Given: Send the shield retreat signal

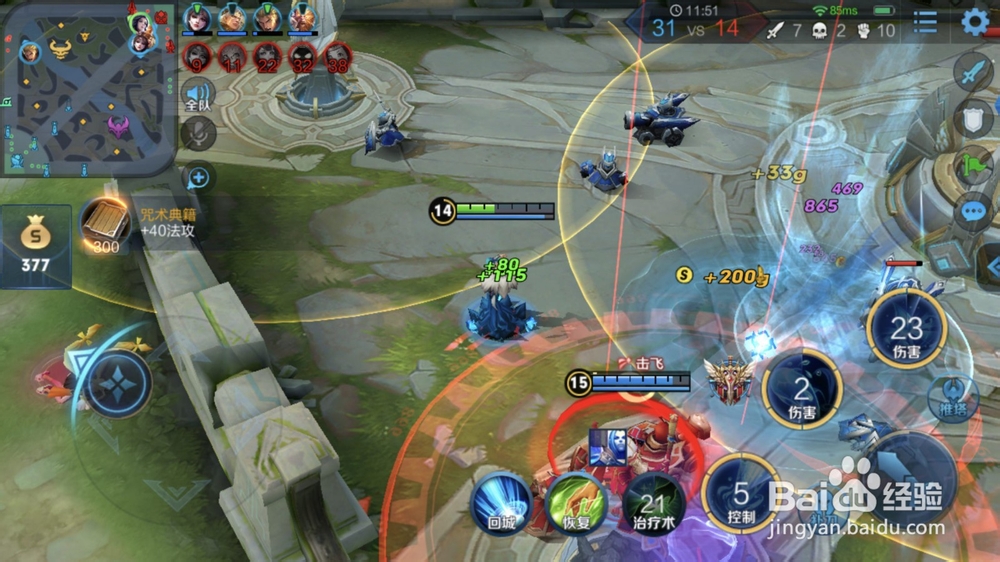Looking at the screenshot, I should [x=972, y=119].
